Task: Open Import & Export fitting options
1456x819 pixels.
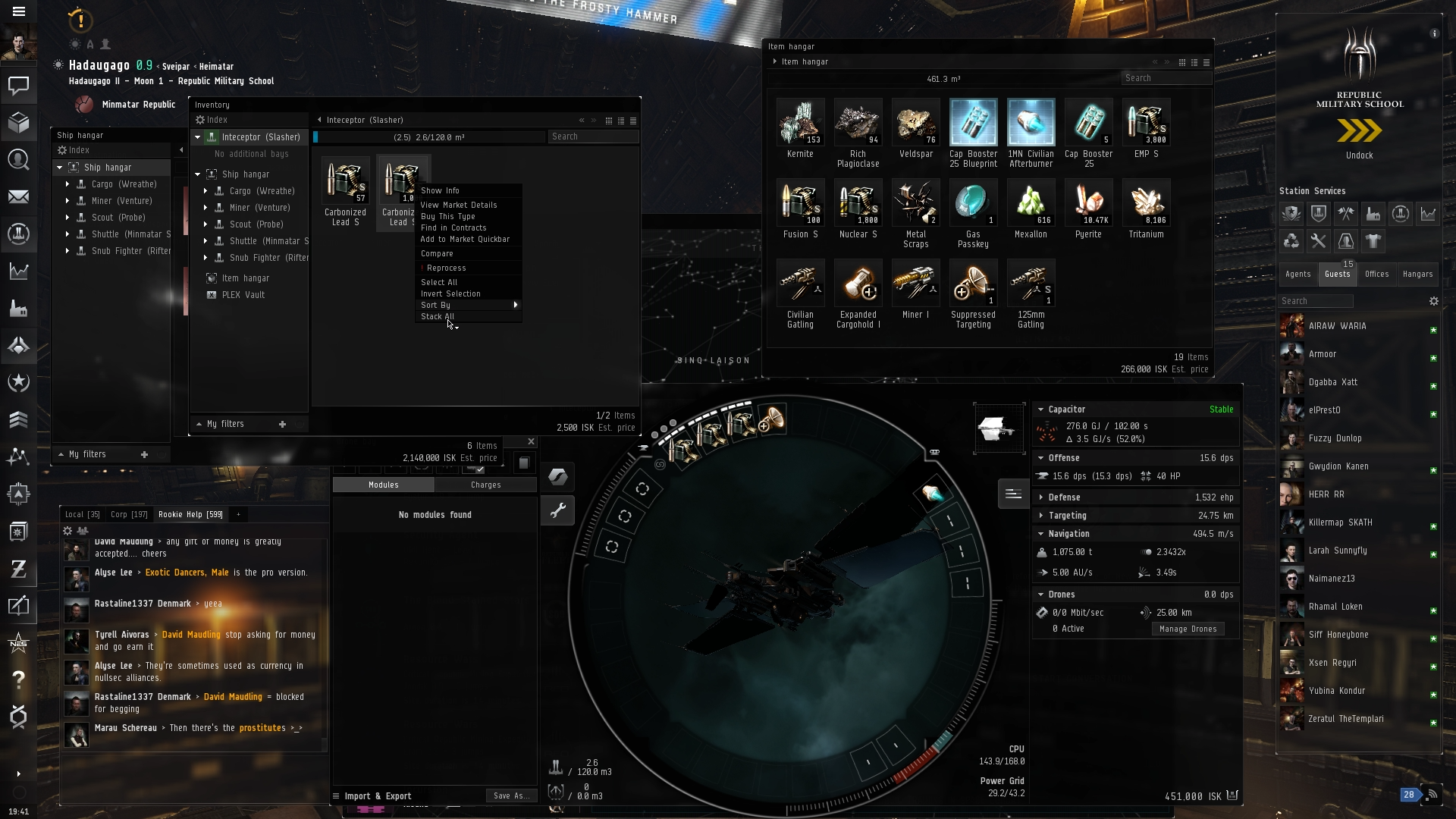Action: pos(378,796)
